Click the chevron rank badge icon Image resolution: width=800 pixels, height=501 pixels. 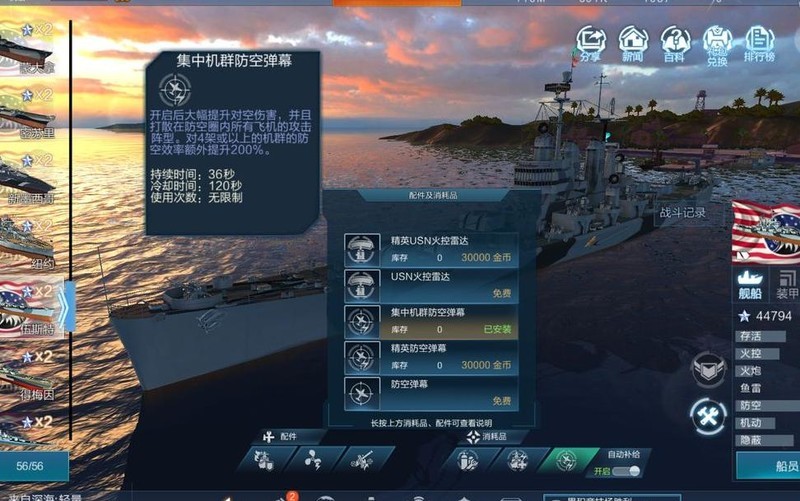(708, 370)
